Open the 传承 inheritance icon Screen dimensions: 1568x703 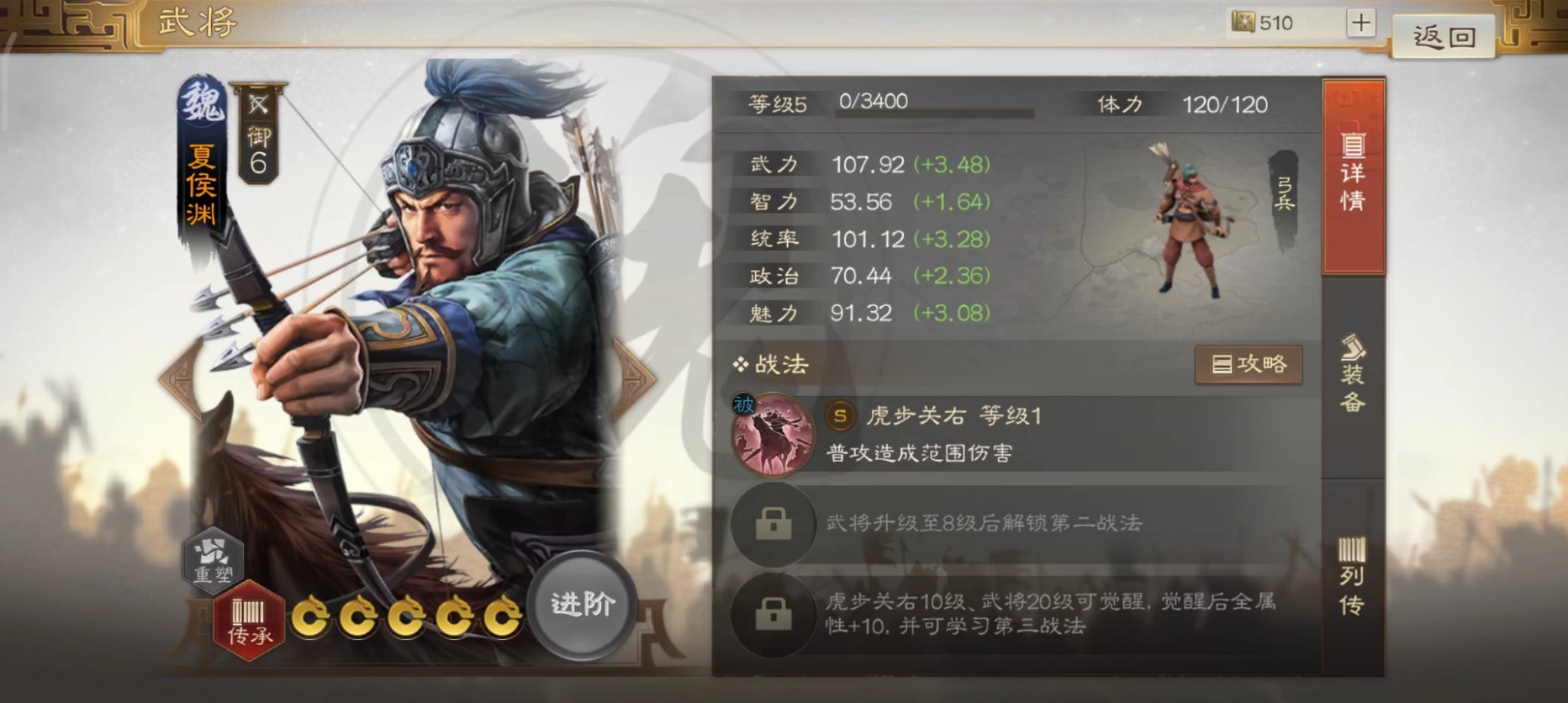point(247,620)
